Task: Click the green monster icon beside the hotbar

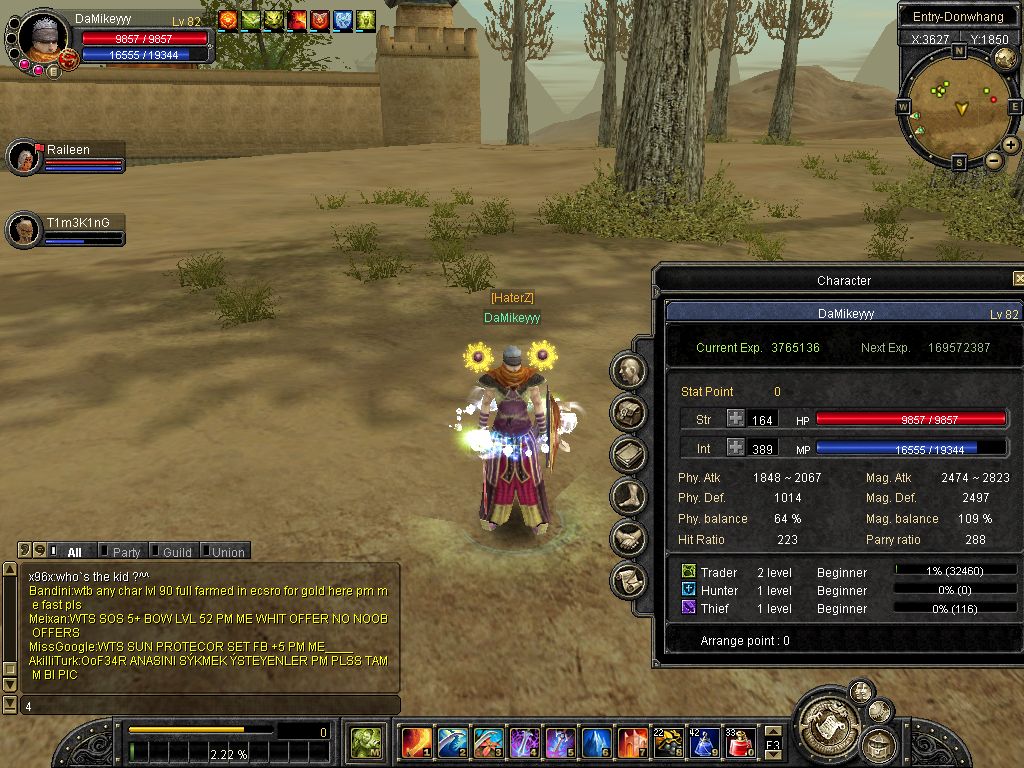Action: (365, 743)
